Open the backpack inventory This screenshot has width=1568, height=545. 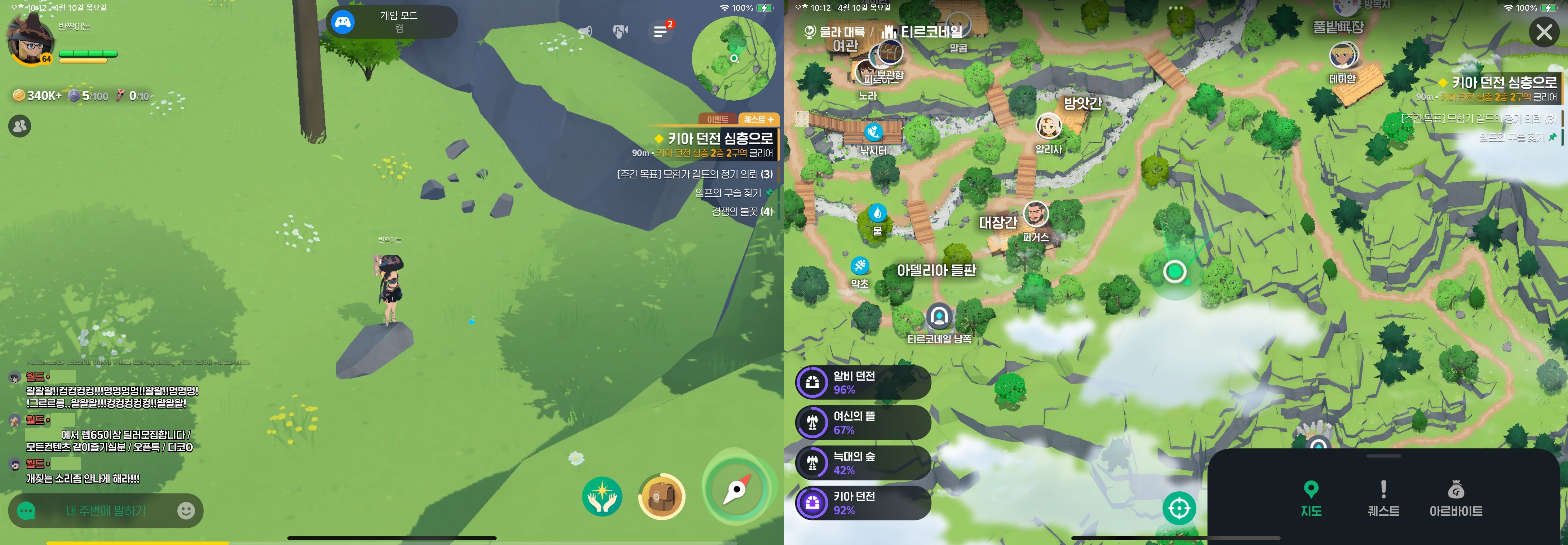[662, 496]
